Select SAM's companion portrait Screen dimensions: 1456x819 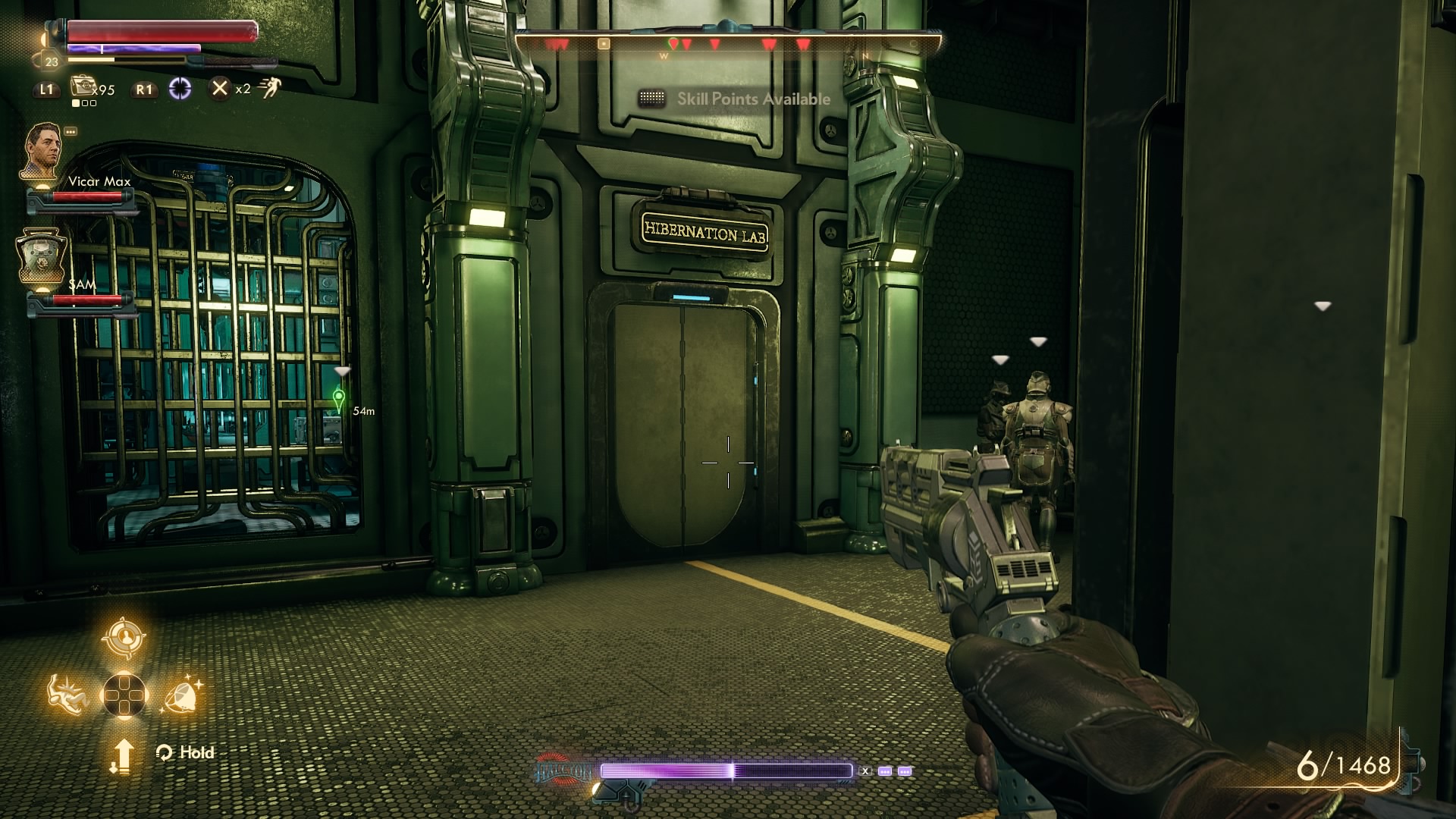pos(41,256)
